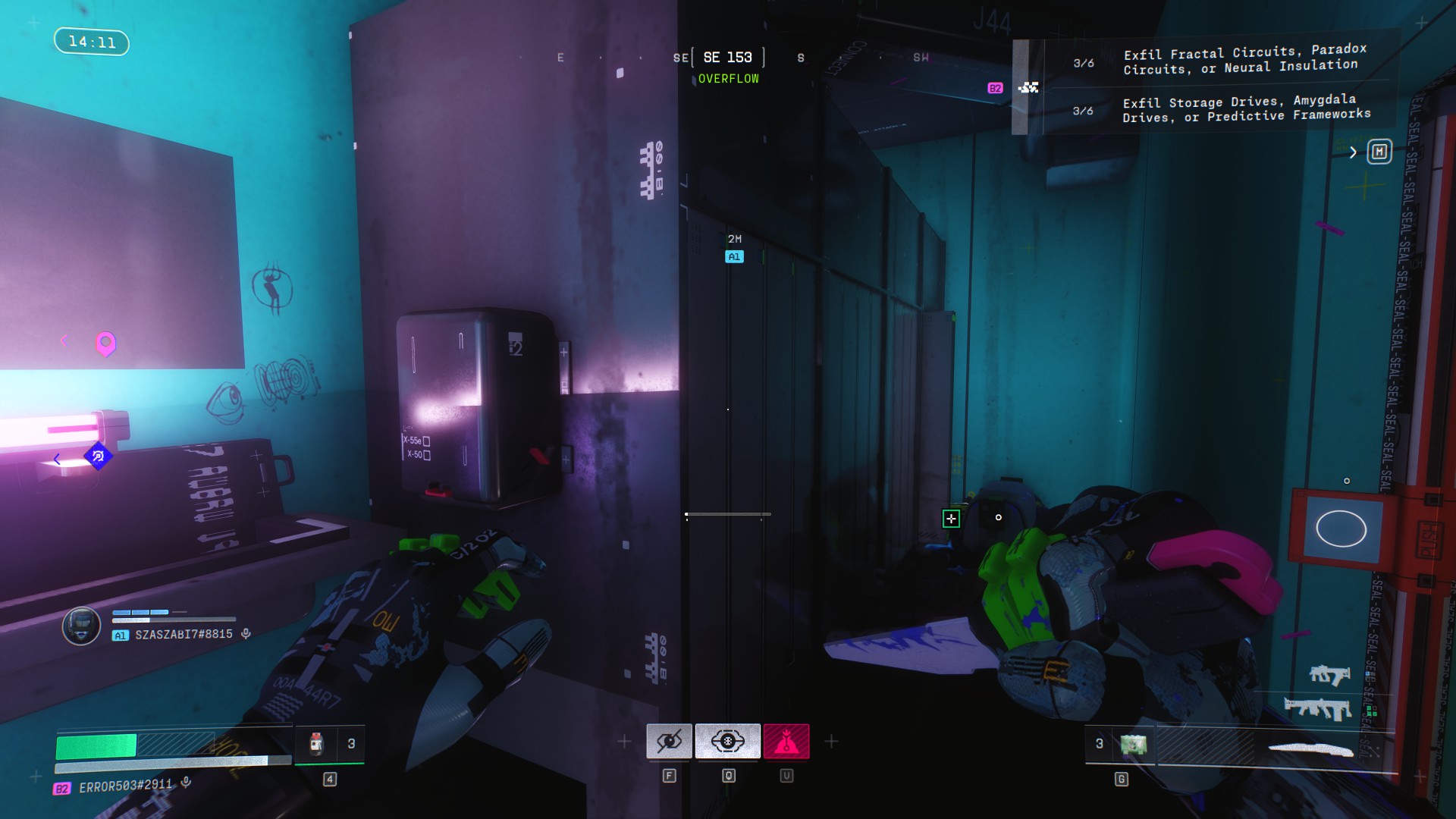This screenshot has width=1456, height=819.
Task: Select the consumable slot holding 3 items
Action: pos(329,744)
